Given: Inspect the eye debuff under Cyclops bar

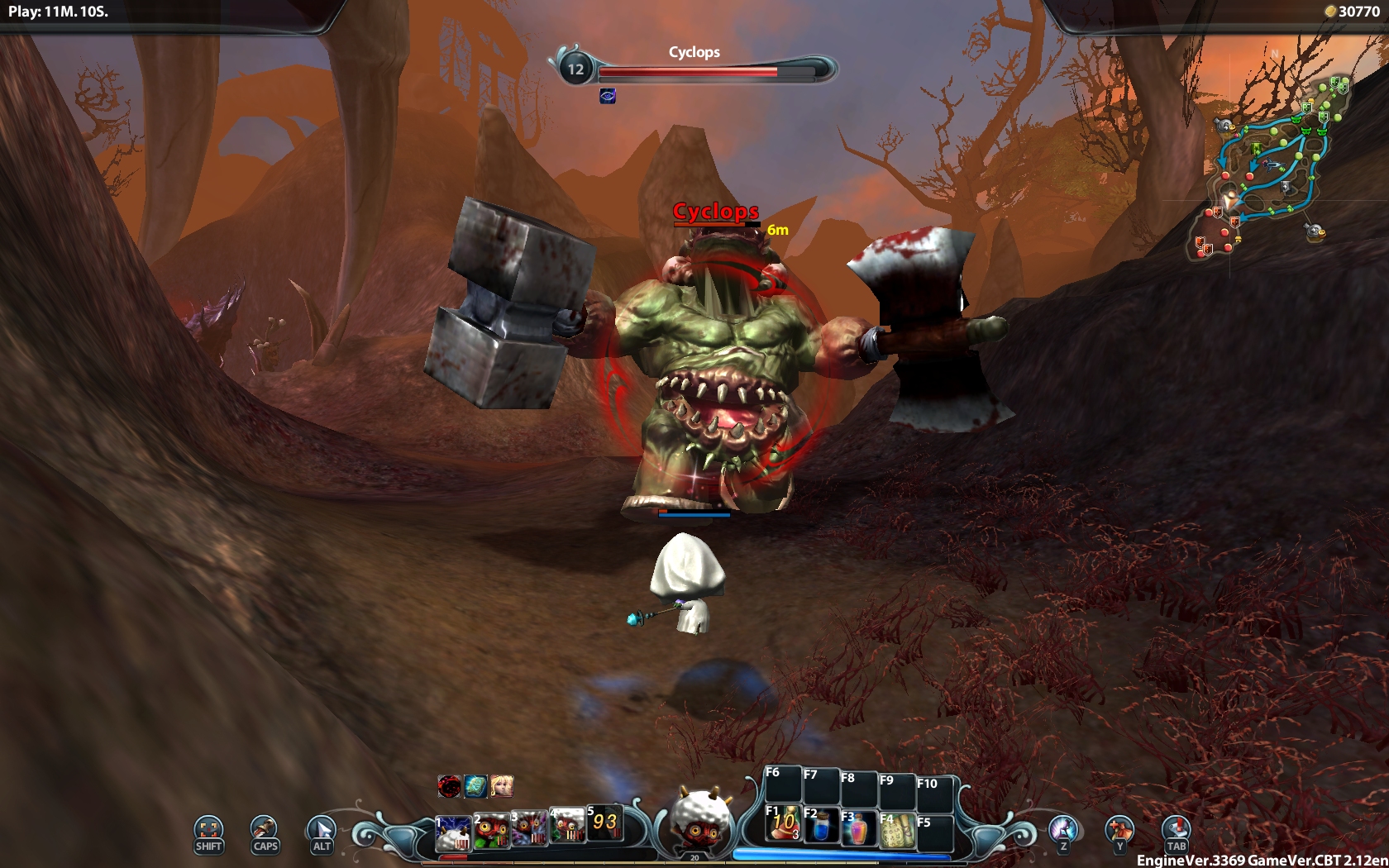Looking at the screenshot, I should point(608,97).
